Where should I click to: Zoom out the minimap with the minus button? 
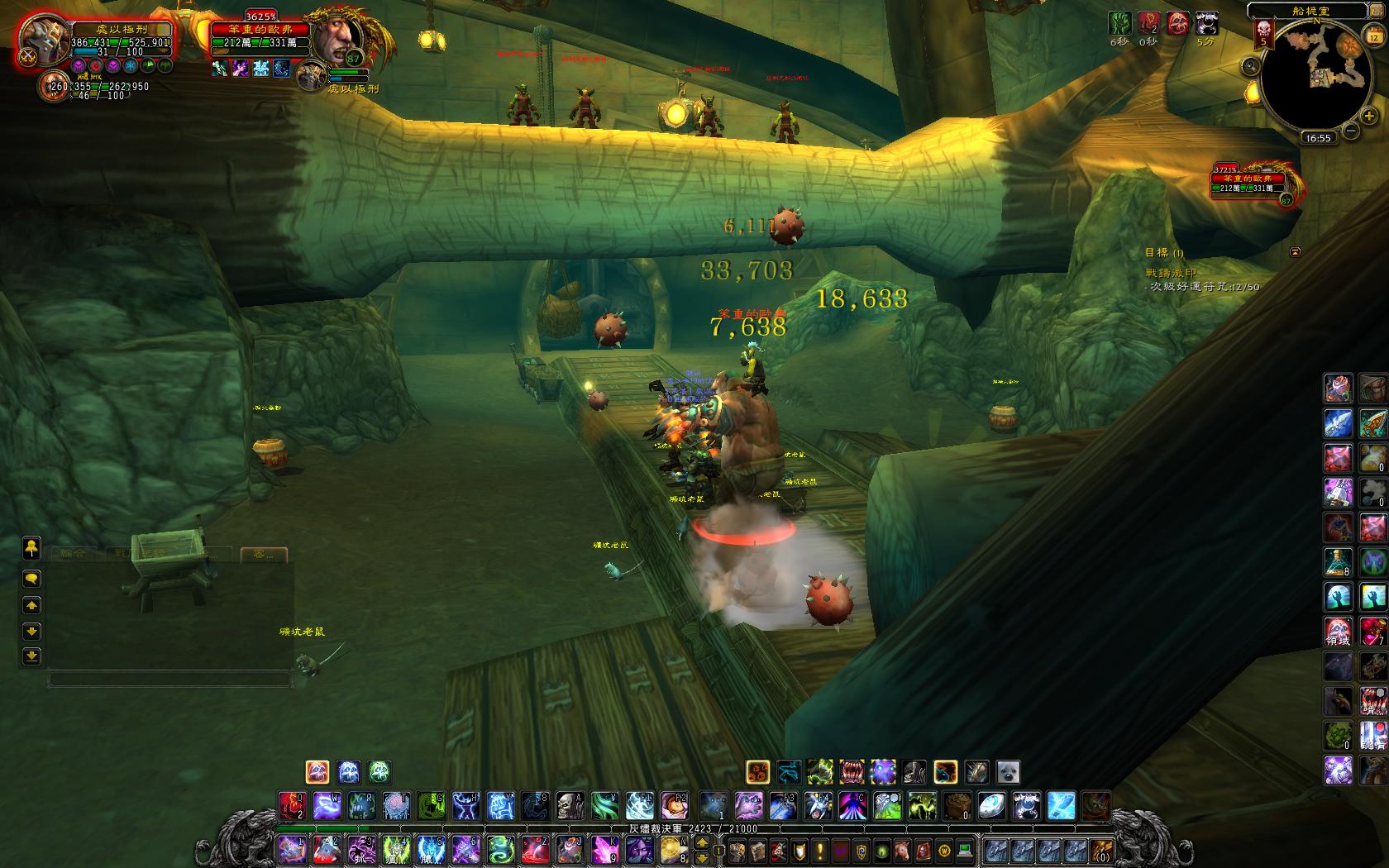coord(1350,130)
